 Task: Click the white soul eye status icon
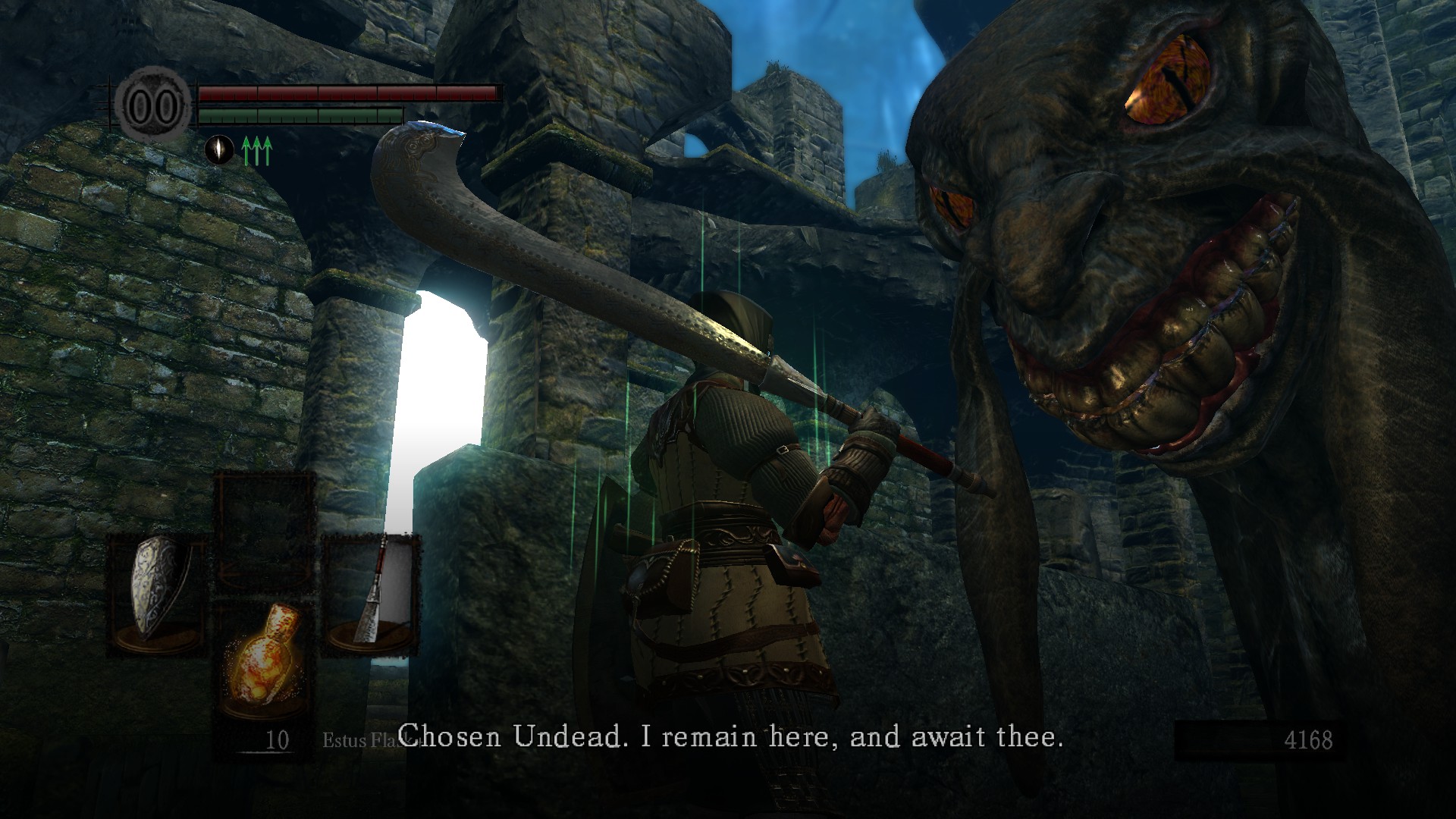point(218,149)
